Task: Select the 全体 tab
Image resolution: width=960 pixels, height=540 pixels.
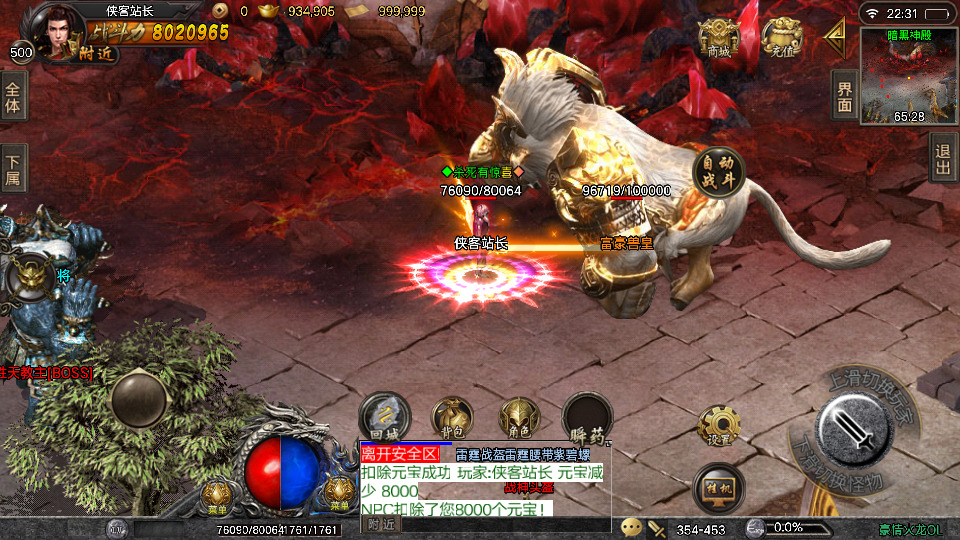Action: pyautogui.click(x=13, y=96)
